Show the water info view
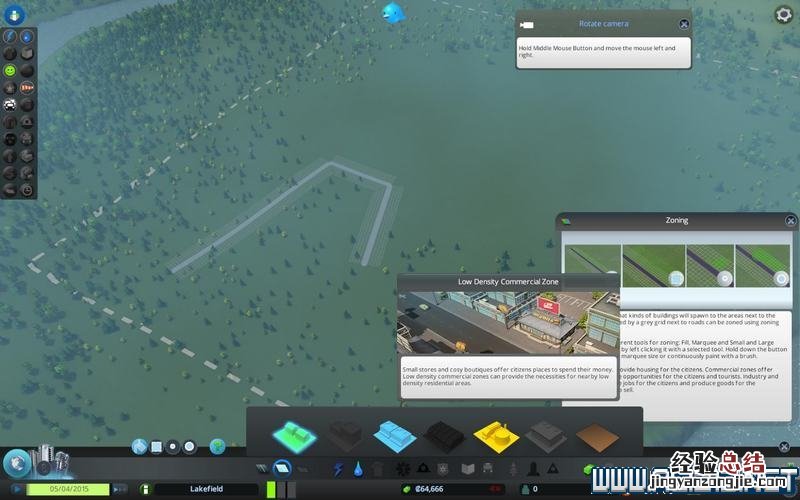Image resolution: width=800 pixels, height=500 pixels. pyautogui.click(x=27, y=37)
